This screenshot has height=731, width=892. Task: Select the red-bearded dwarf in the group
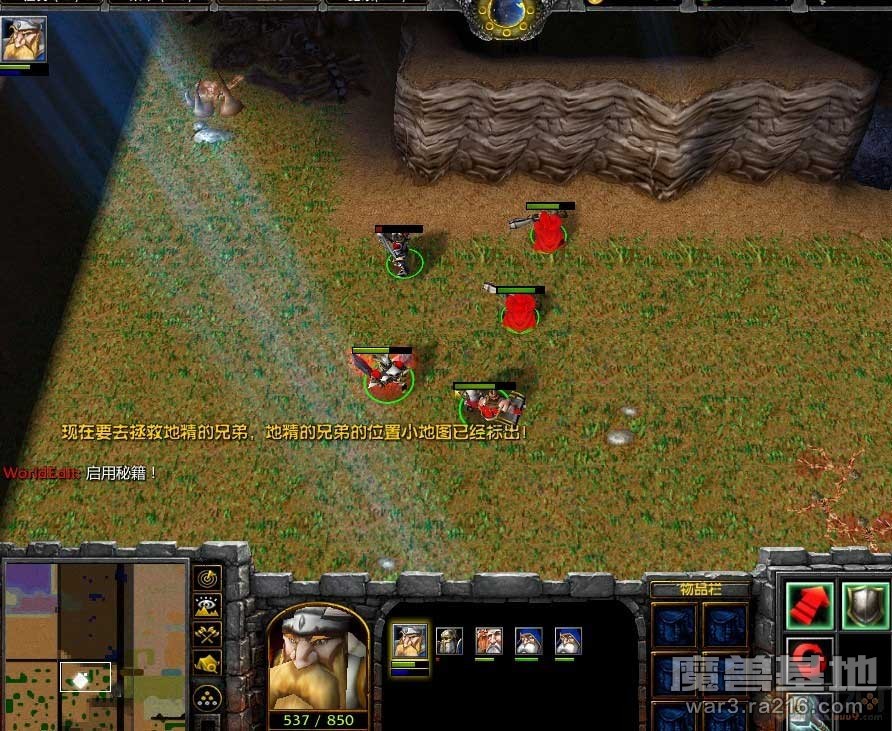coord(488,641)
